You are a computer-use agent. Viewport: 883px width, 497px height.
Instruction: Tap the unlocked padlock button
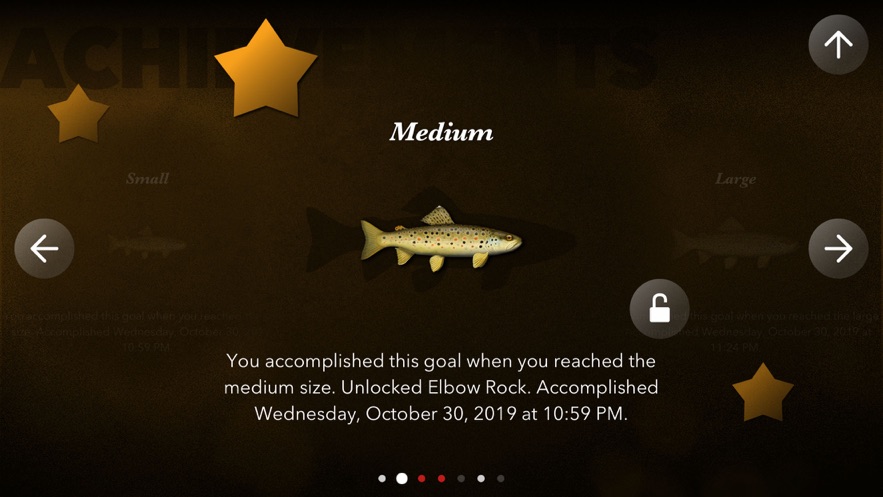point(659,309)
